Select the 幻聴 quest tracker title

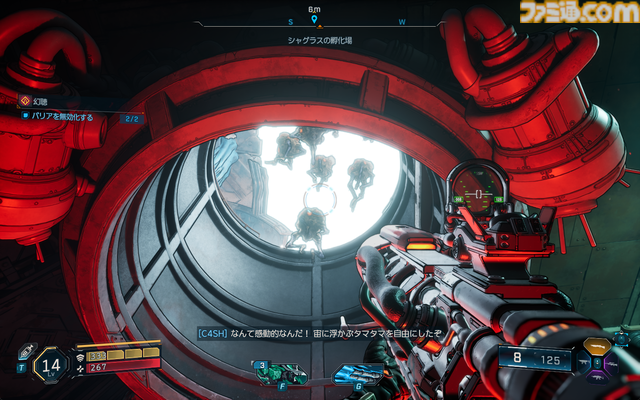coord(40,101)
